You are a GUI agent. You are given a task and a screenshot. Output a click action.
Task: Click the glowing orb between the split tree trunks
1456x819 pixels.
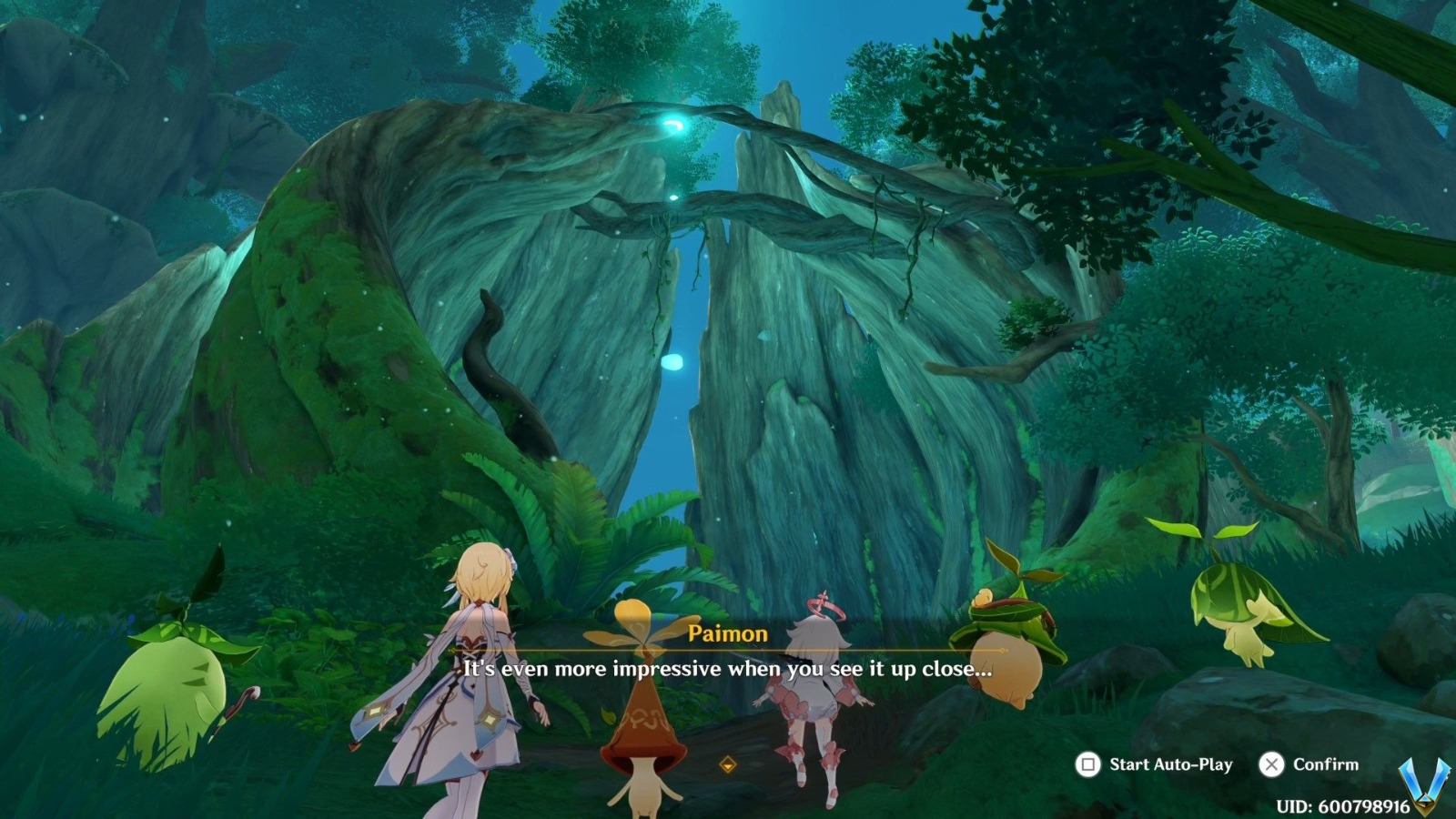coord(673,360)
